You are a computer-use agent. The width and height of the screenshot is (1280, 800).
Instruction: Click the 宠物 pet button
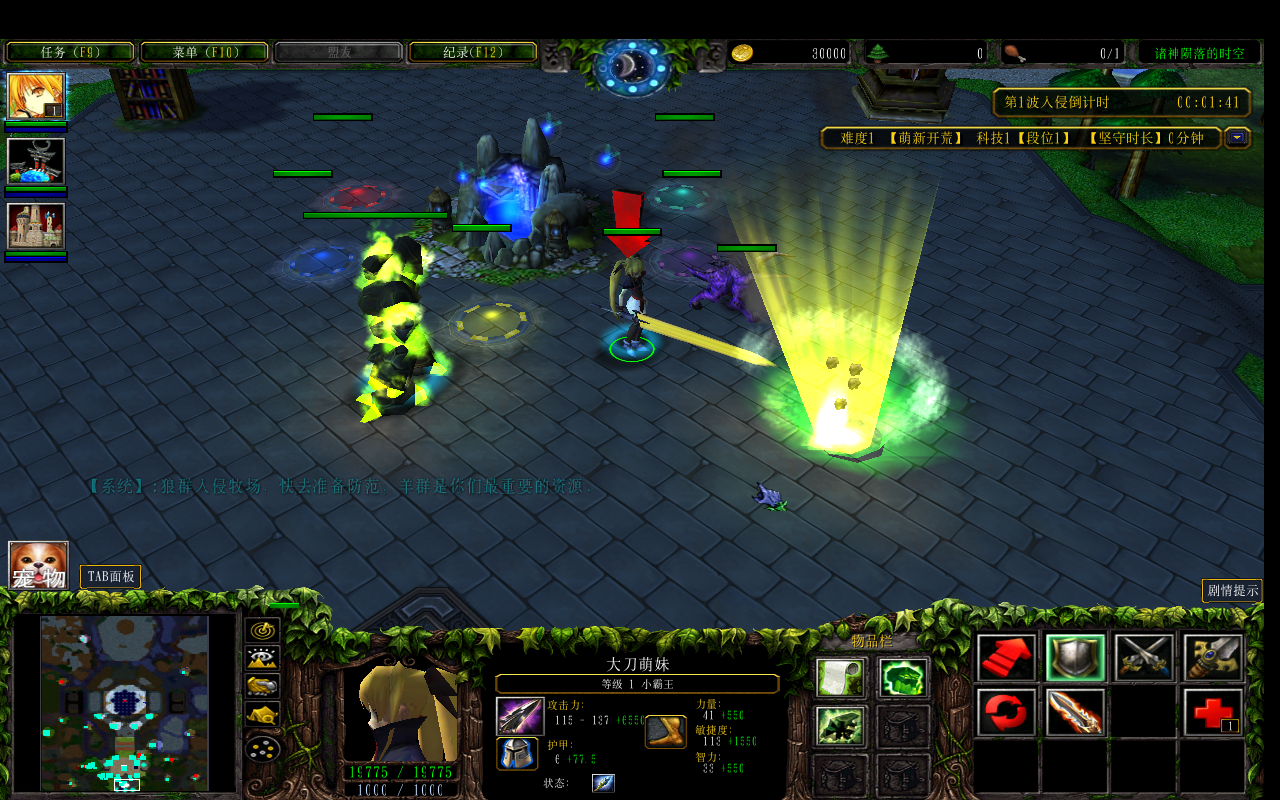pos(38,565)
